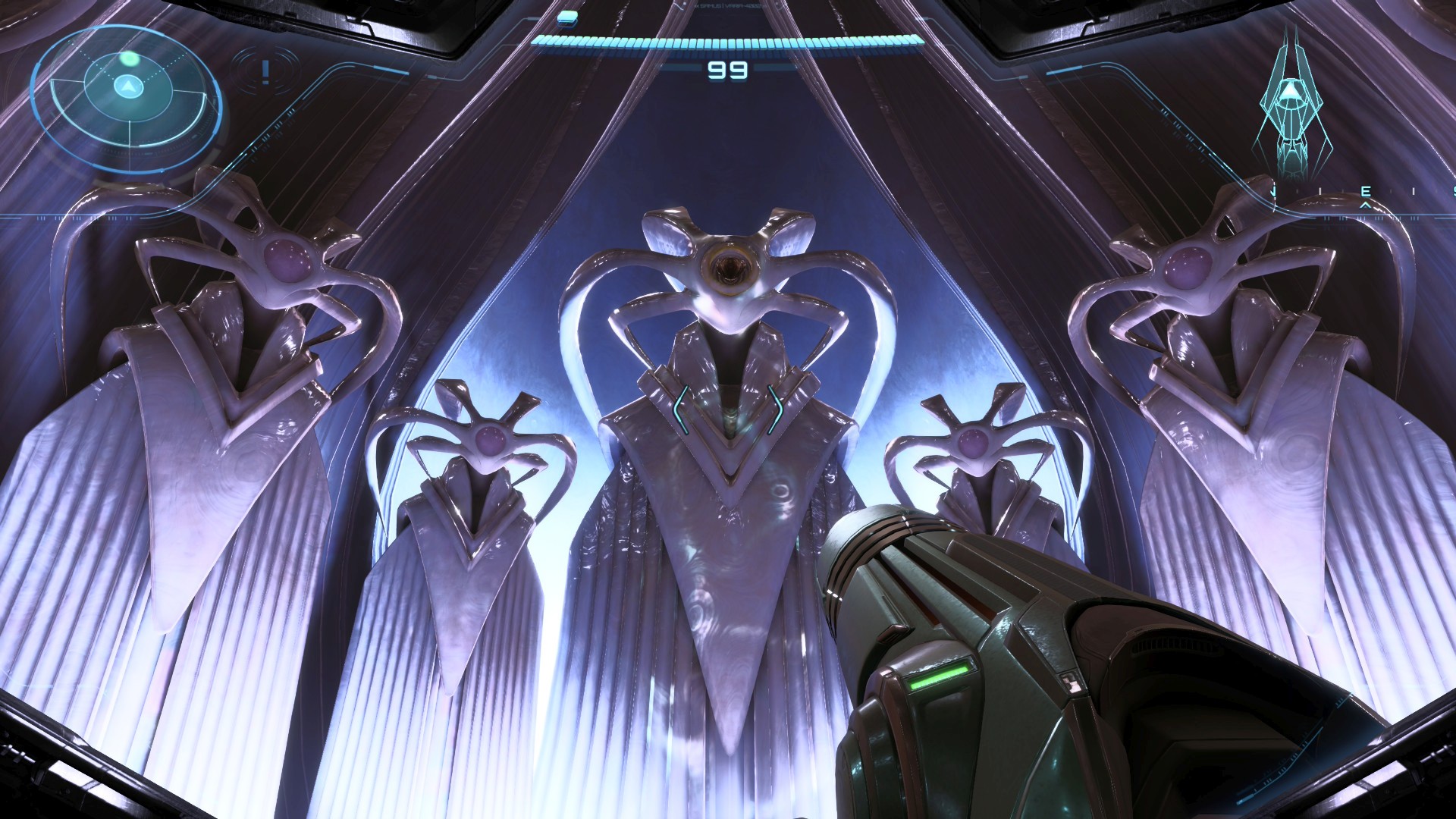
Task: Click the circular radar in the visor
Action: click(x=127, y=89)
